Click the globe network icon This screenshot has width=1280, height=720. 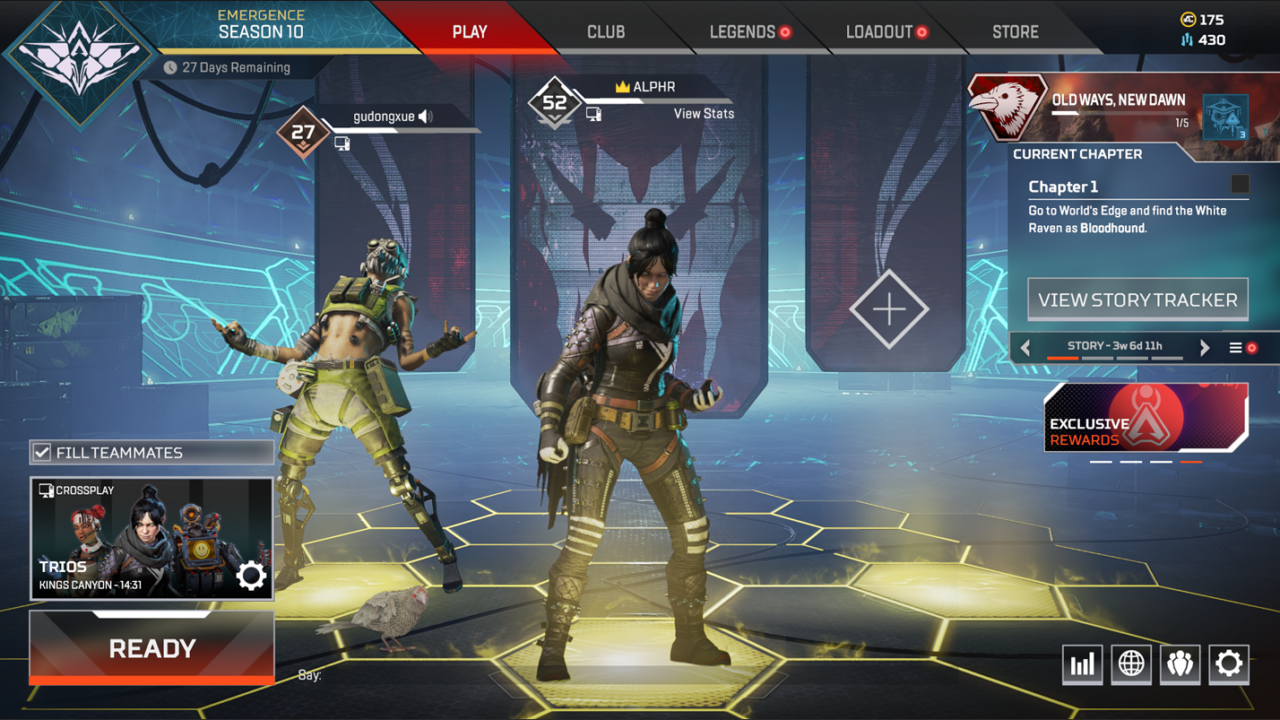tap(1131, 663)
